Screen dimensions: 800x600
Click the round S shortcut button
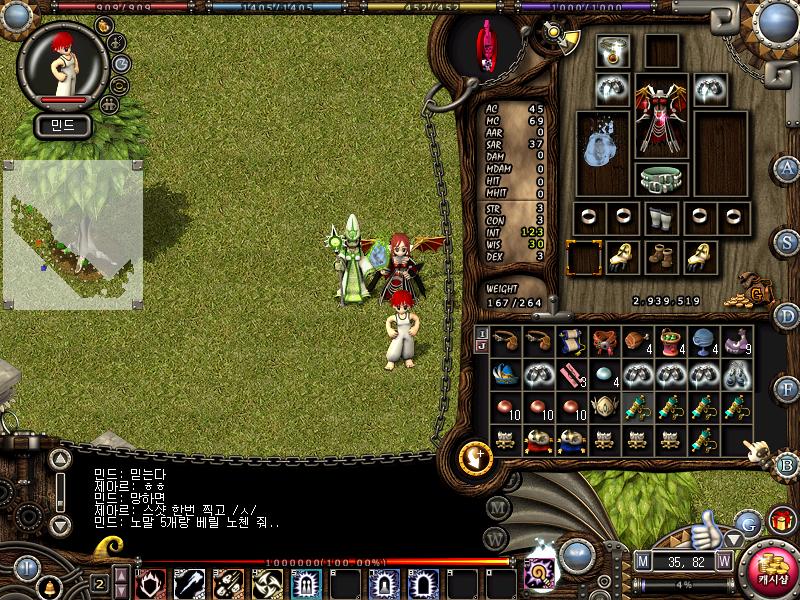point(788,242)
